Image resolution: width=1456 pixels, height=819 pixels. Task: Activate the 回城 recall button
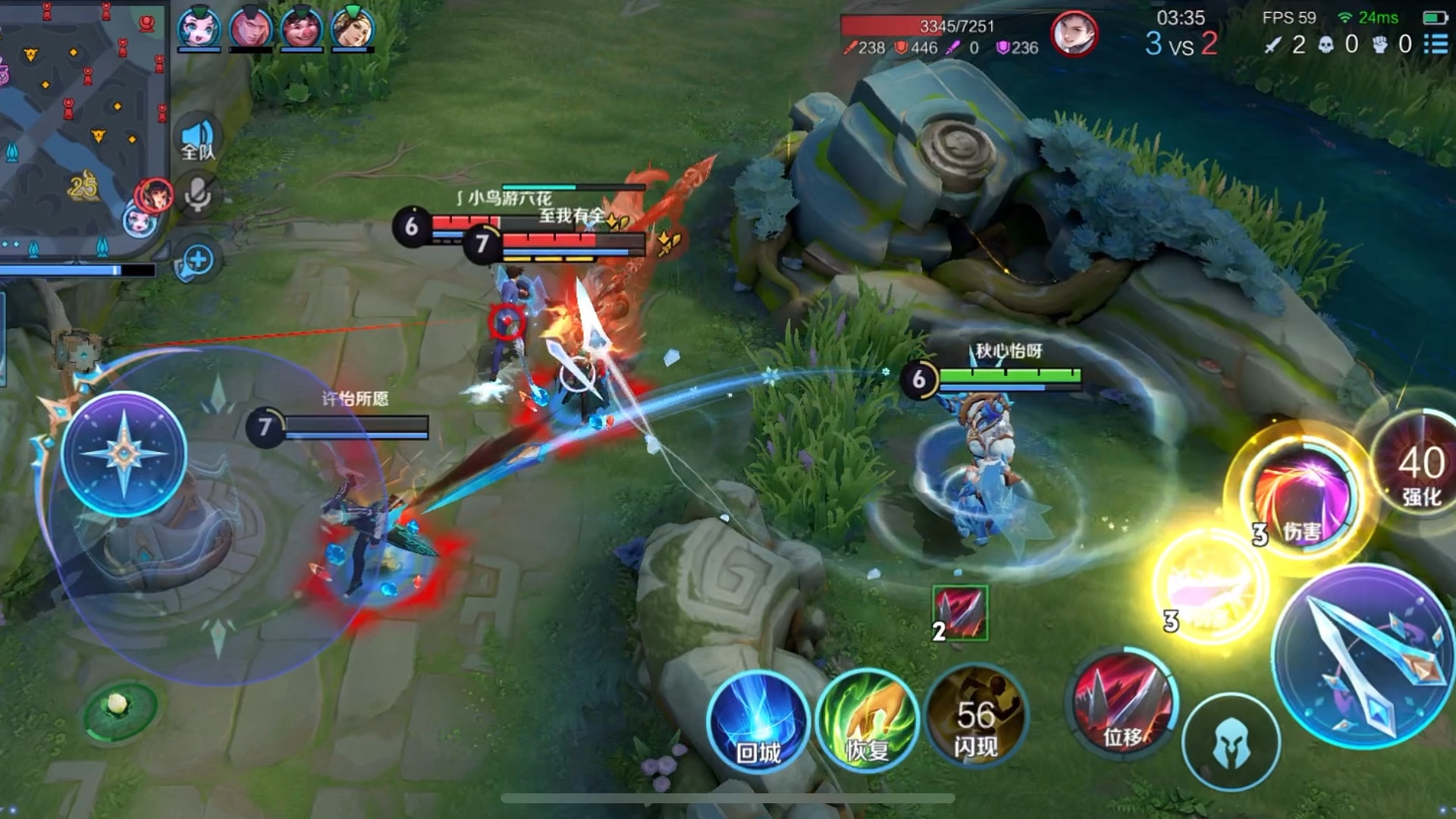pyautogui.click(x=758, y=721)
